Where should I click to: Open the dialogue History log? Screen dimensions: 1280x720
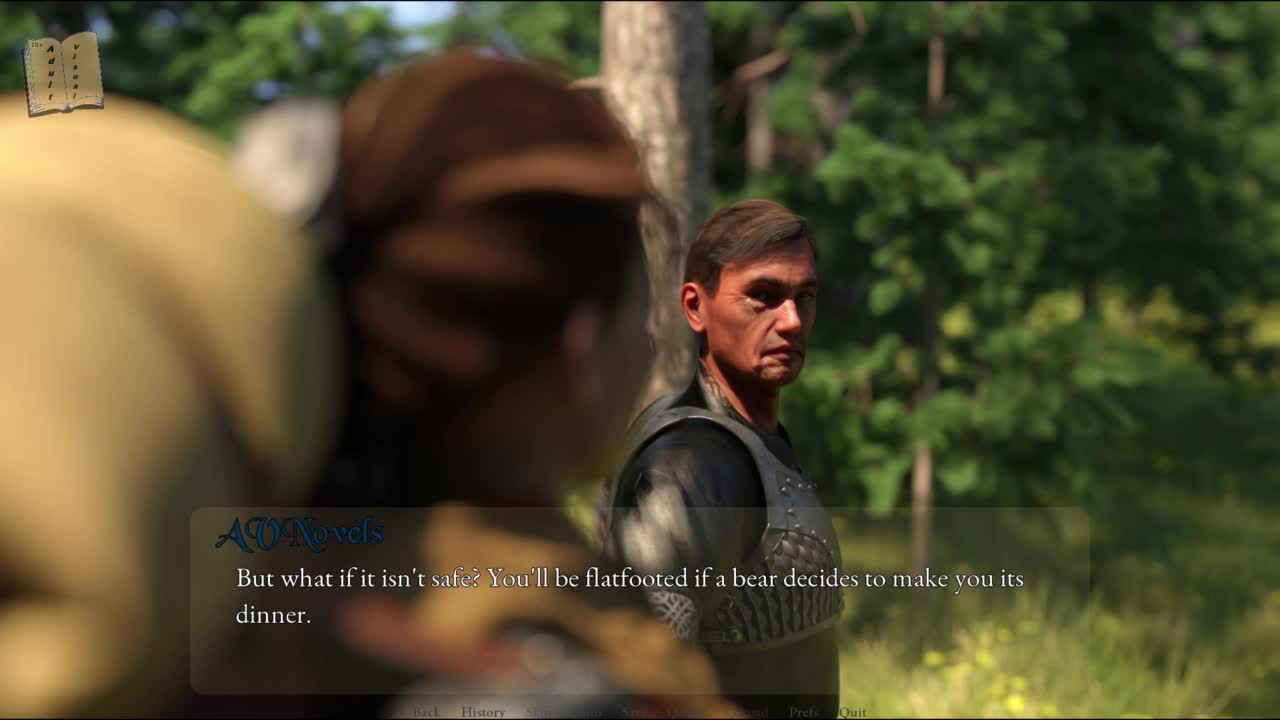[483, 712]
